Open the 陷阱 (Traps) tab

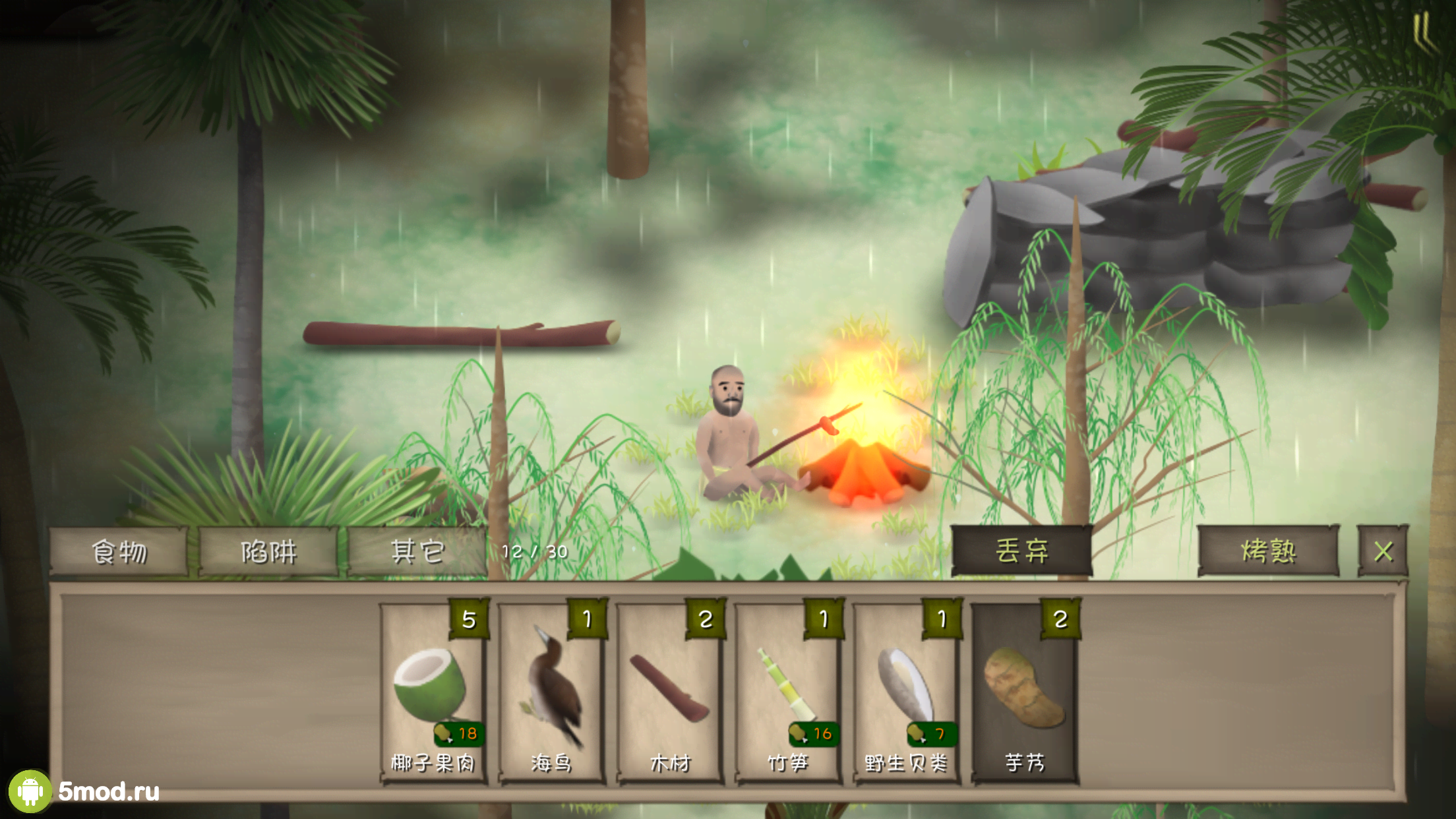tap(268, 551)
